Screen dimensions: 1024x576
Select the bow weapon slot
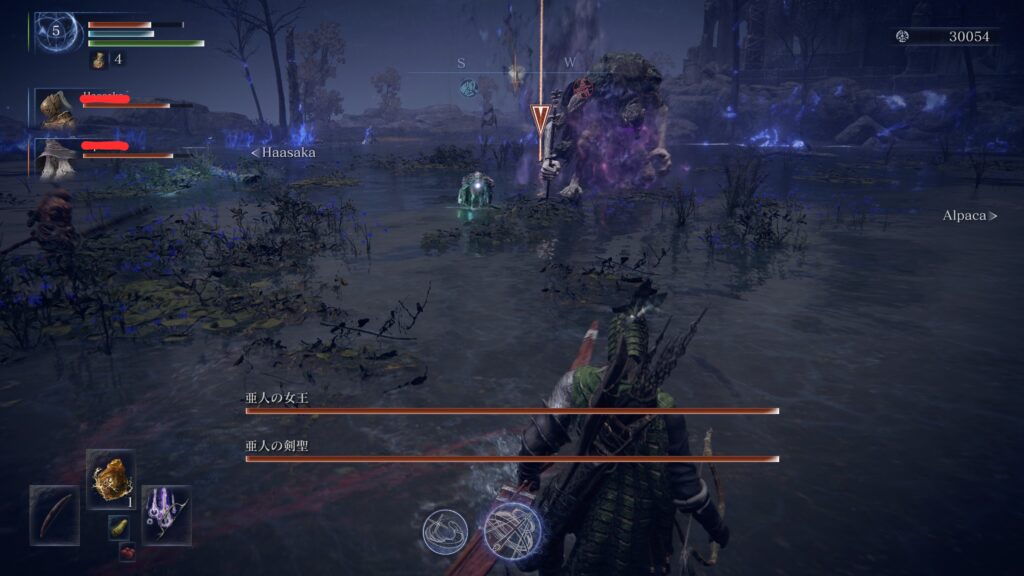point(54,514)
